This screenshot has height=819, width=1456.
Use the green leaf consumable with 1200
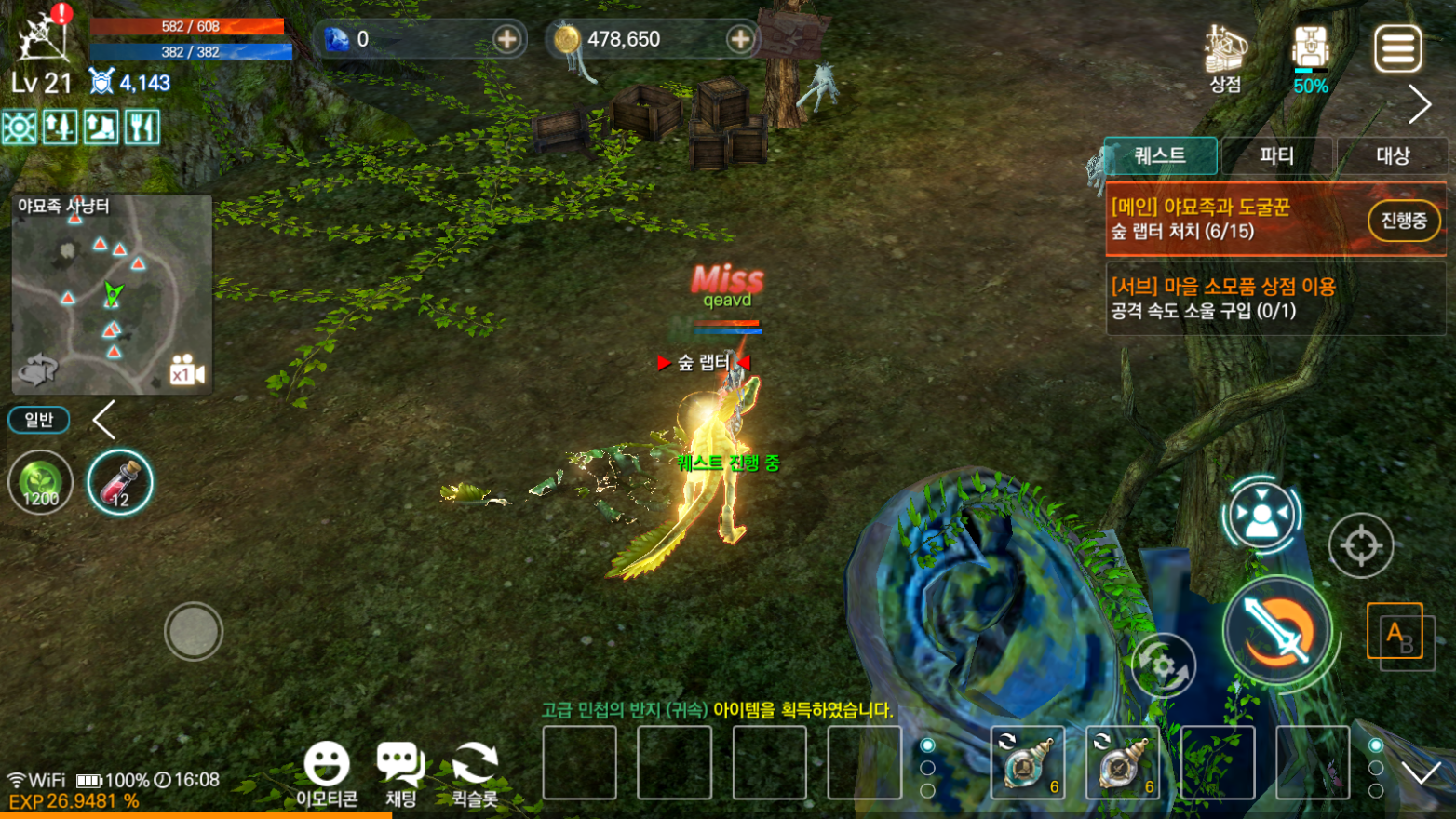point(41,483)
